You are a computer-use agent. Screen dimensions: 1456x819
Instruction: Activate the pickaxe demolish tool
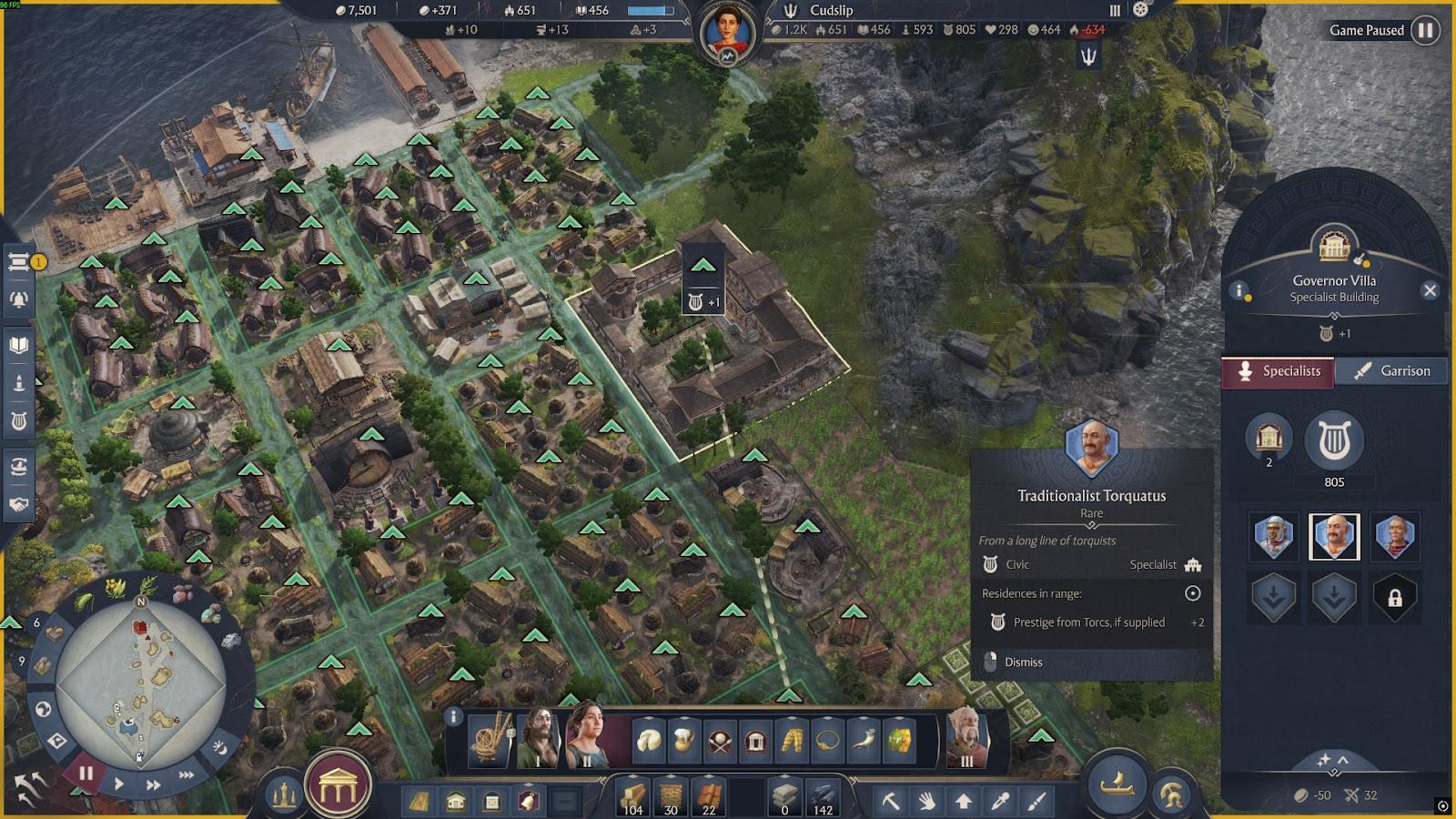click(x=890, y=801)
